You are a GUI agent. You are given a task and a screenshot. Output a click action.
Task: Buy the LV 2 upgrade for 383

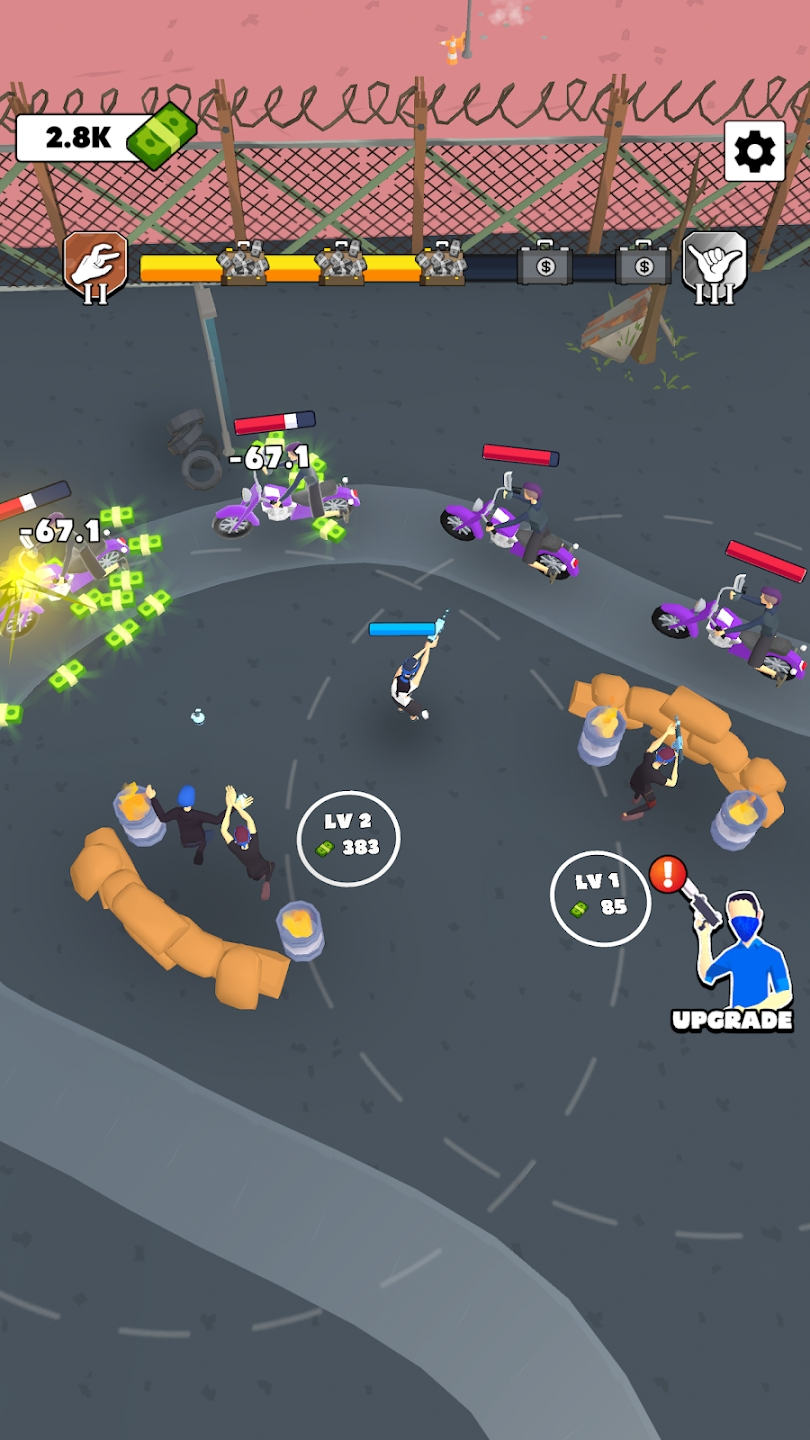coord(348,836)
